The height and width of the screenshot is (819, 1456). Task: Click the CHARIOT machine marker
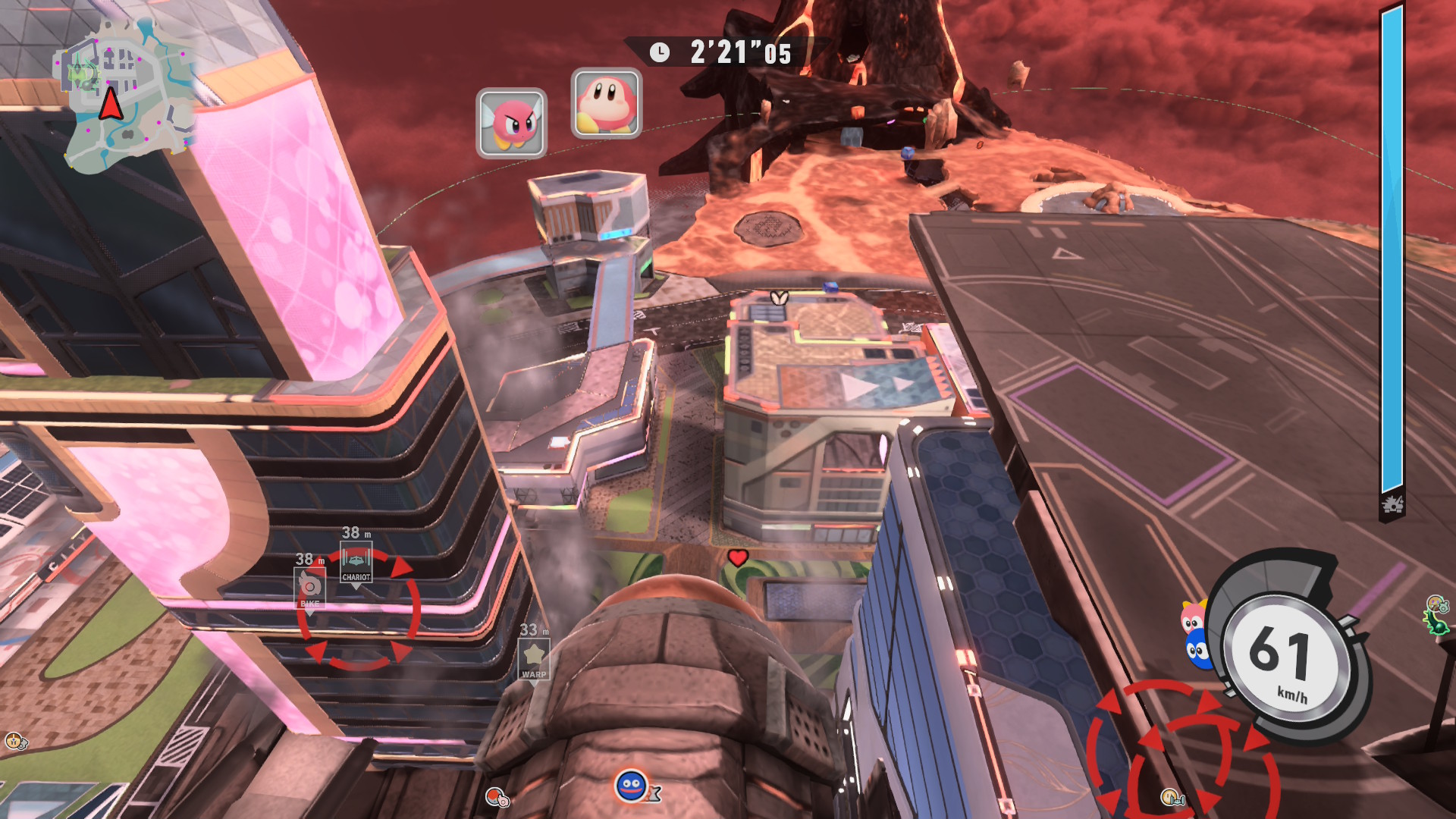click(x=356, y=564)
